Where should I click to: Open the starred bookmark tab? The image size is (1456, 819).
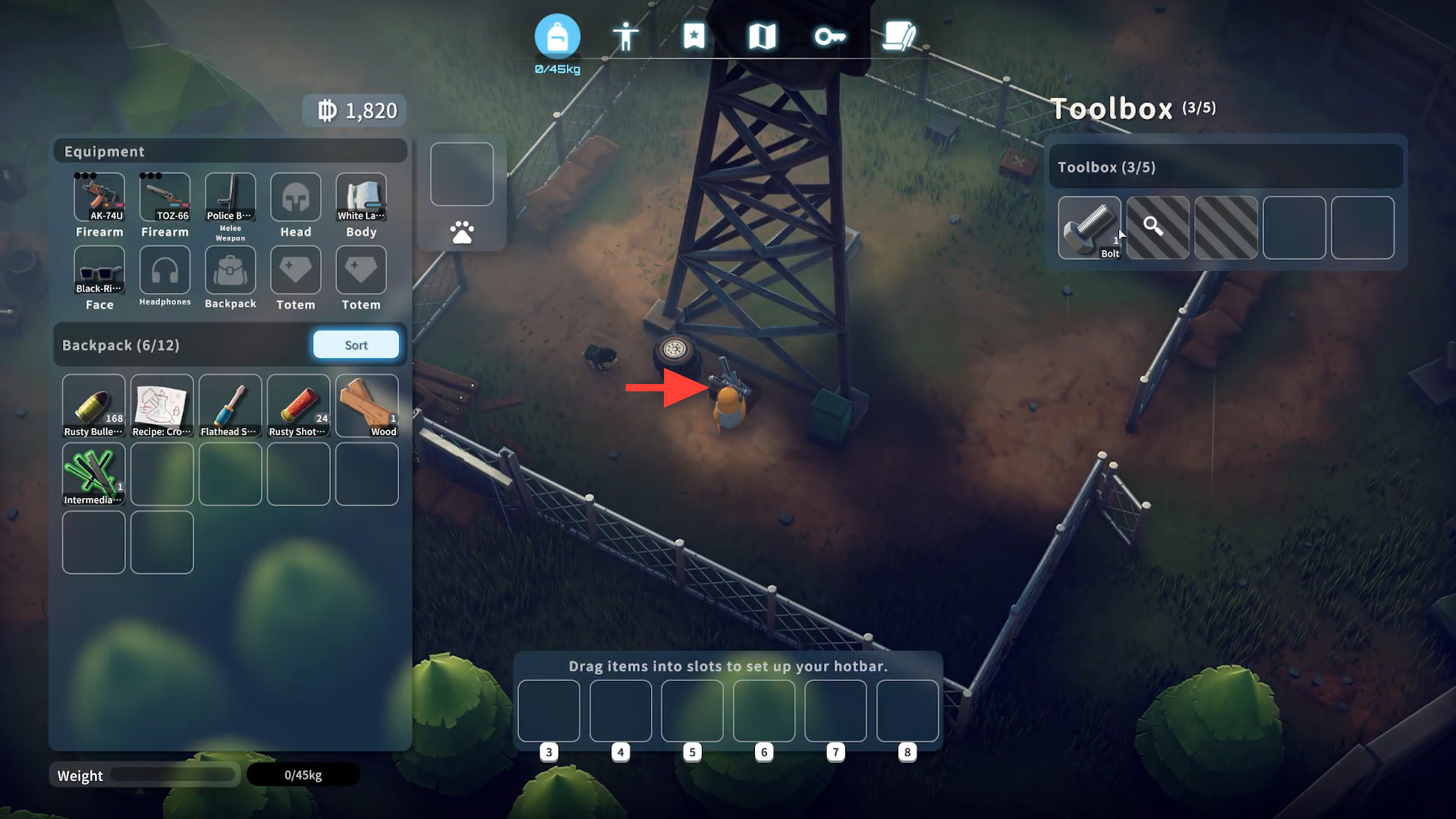[693, 36]
